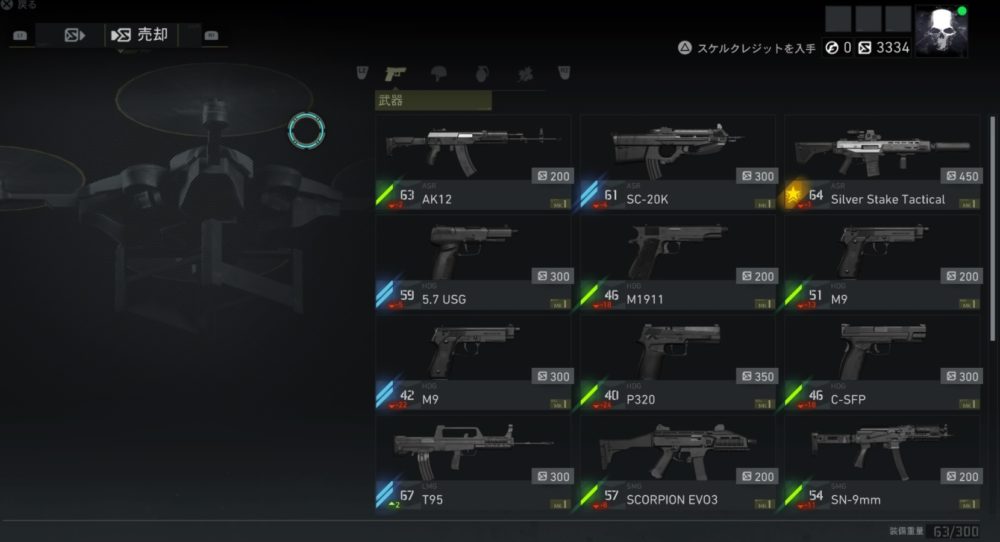
Task: Choose the level 42 M9 pistol
Action: 474,362
